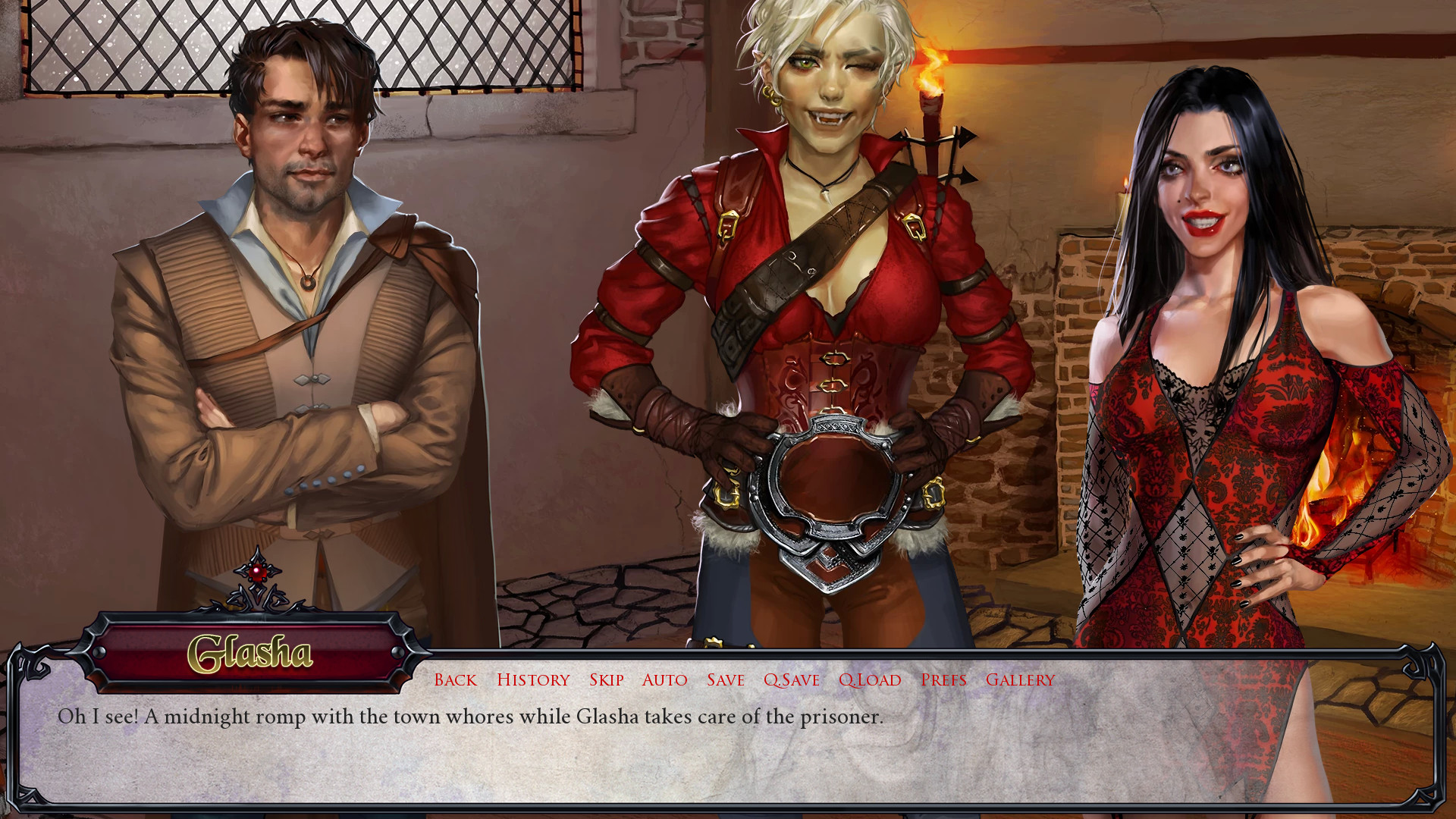Open the Prefs settings menu

(x=943, y=680)
